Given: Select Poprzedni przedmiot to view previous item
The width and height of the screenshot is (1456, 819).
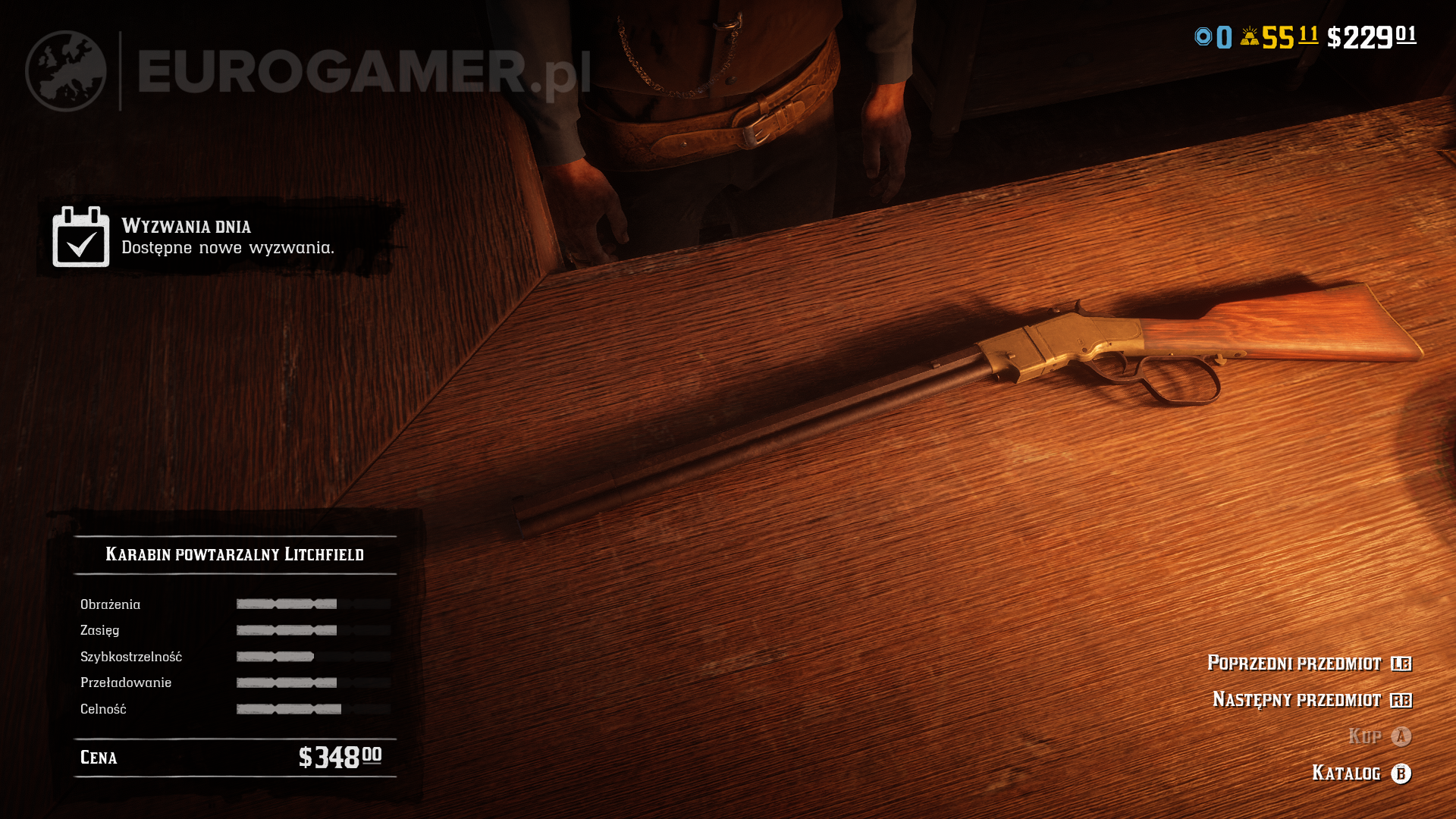Looking at the screenshot, I should pyautogui.click(x=1294, y=663).
